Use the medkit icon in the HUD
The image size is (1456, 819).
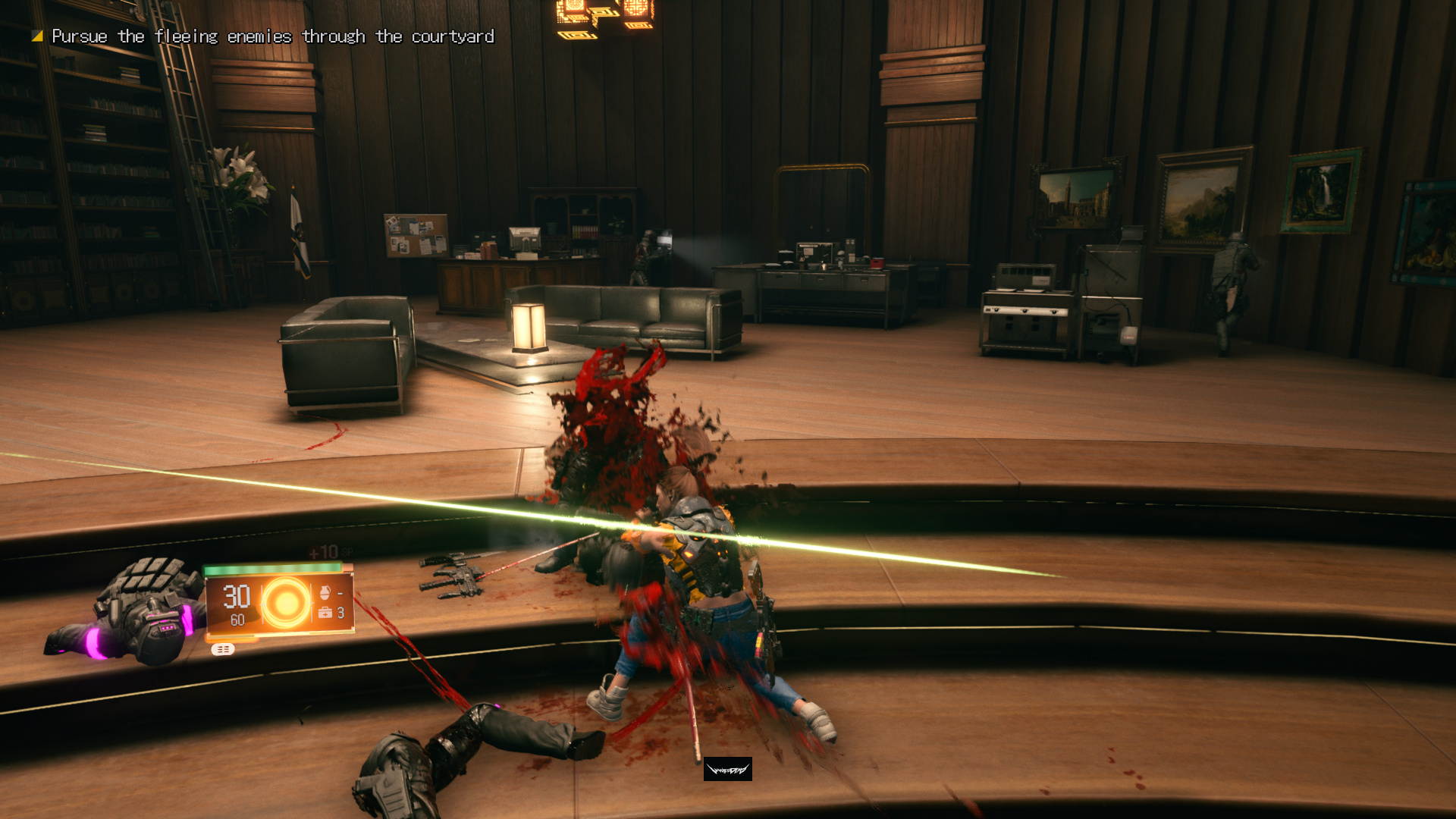[x=326, y=613]
